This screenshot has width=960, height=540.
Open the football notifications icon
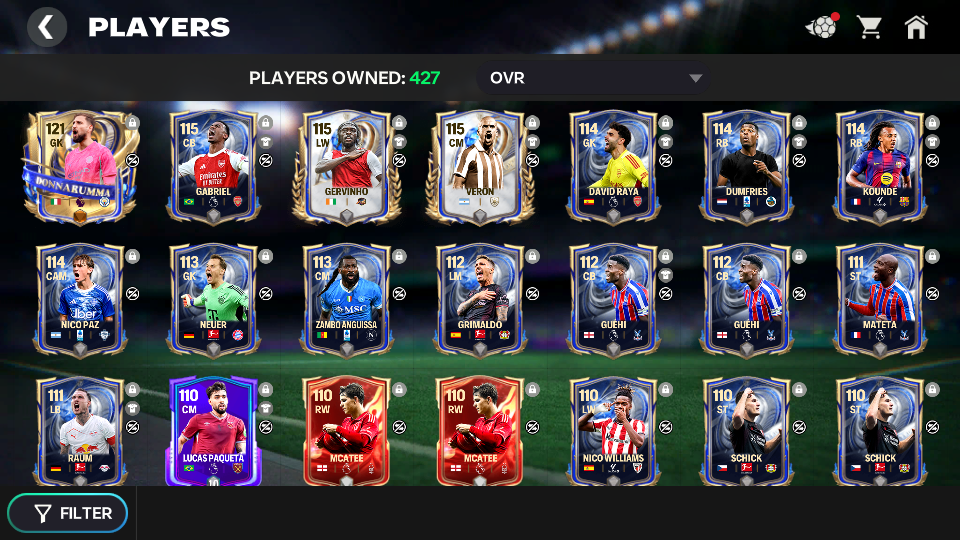pos(821,27)
